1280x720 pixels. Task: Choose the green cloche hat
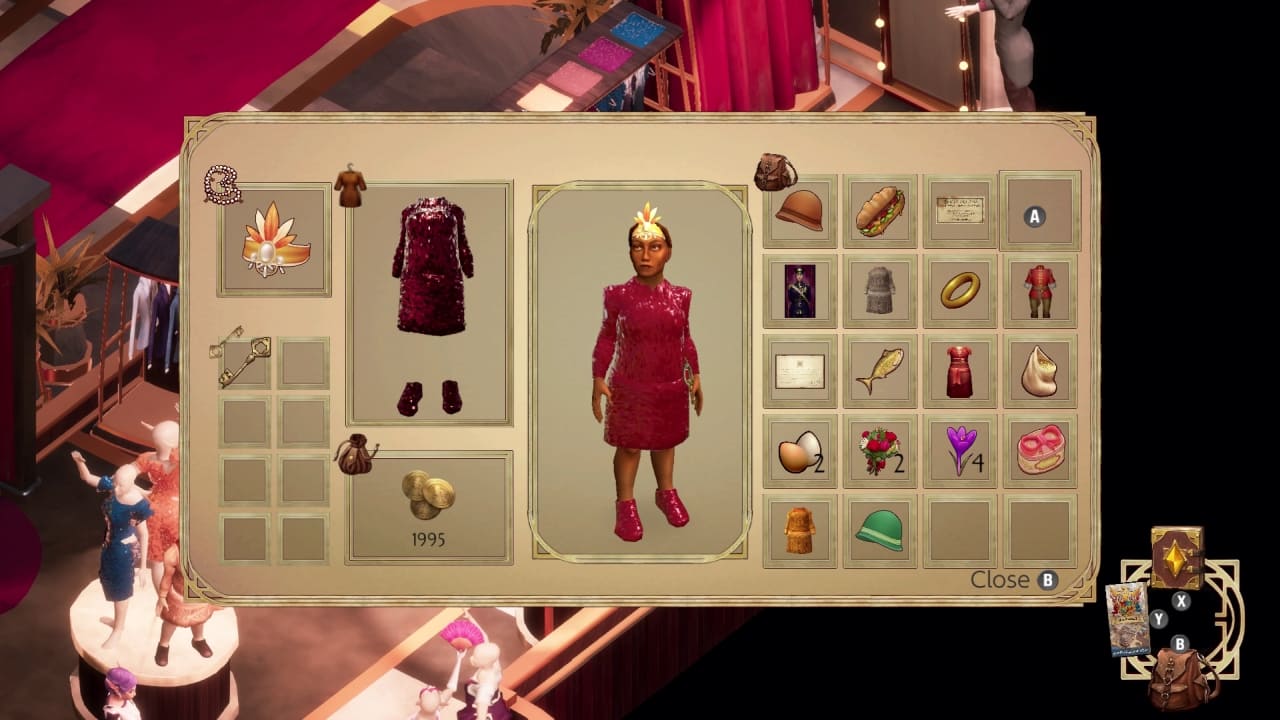pyautogui.click(x=880, y=530)
